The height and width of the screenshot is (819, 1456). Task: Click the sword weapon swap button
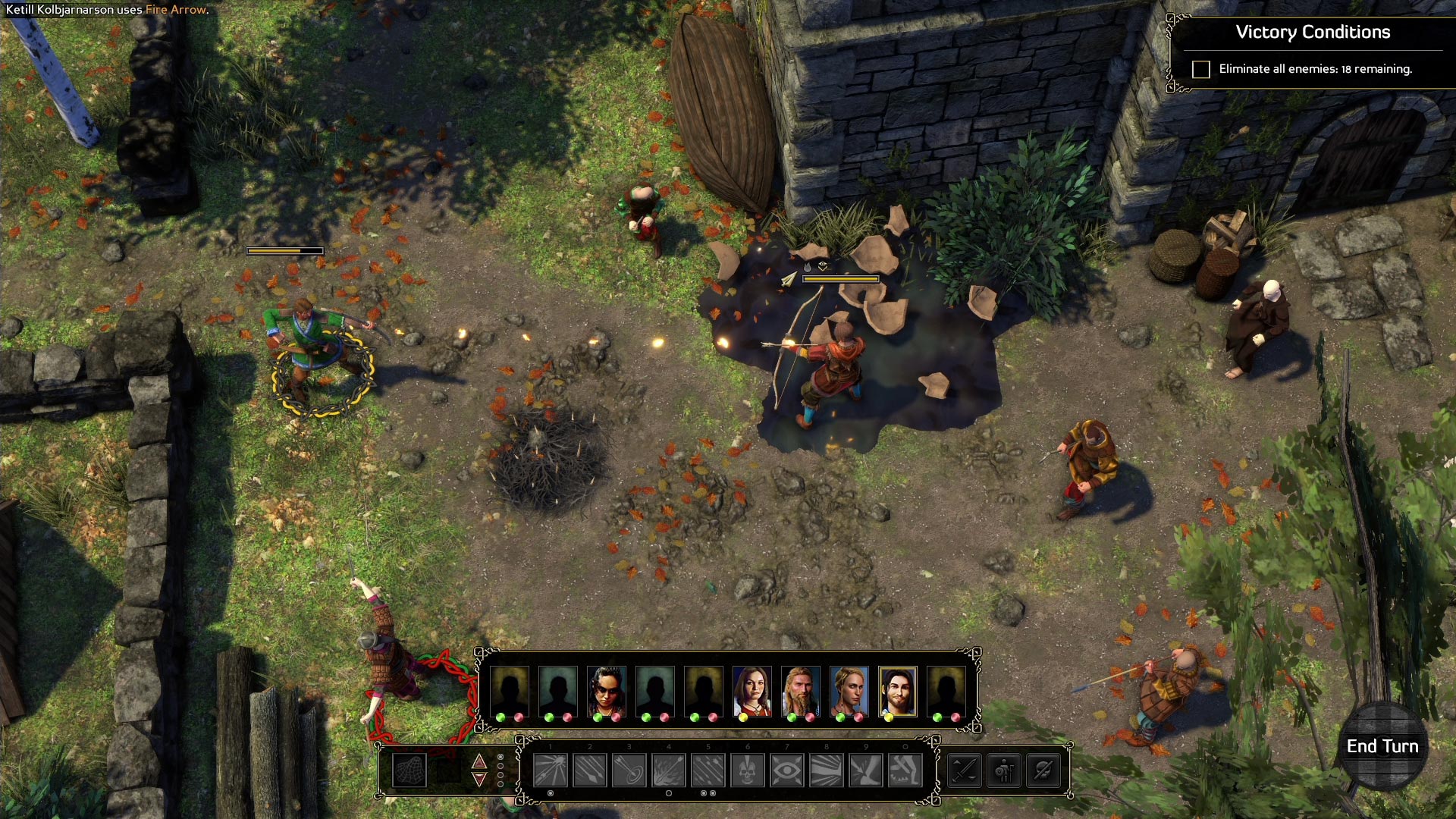point(965,771)
